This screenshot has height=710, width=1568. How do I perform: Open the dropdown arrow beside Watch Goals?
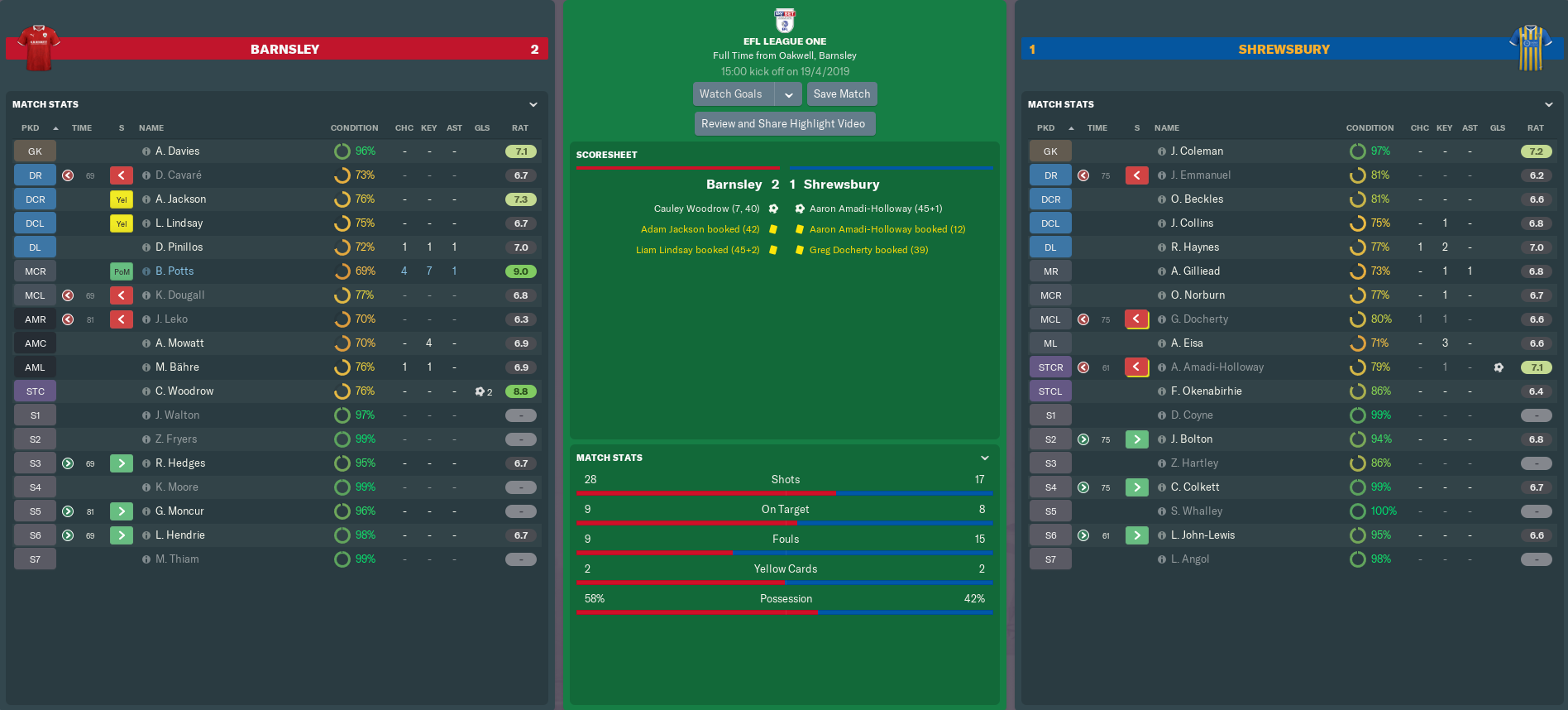(789, 94)
